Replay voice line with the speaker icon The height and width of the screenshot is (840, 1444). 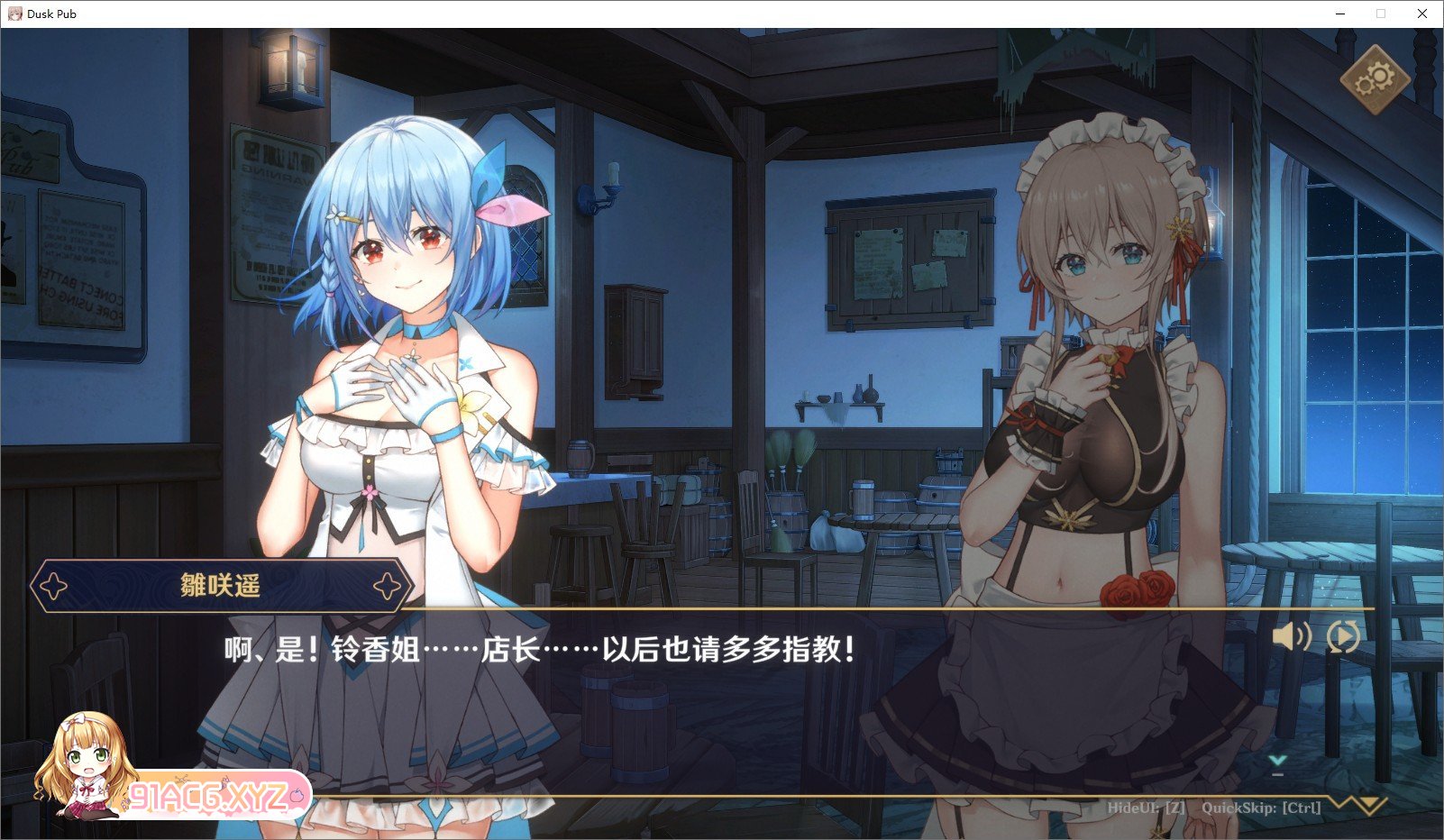coord(1292,636)
